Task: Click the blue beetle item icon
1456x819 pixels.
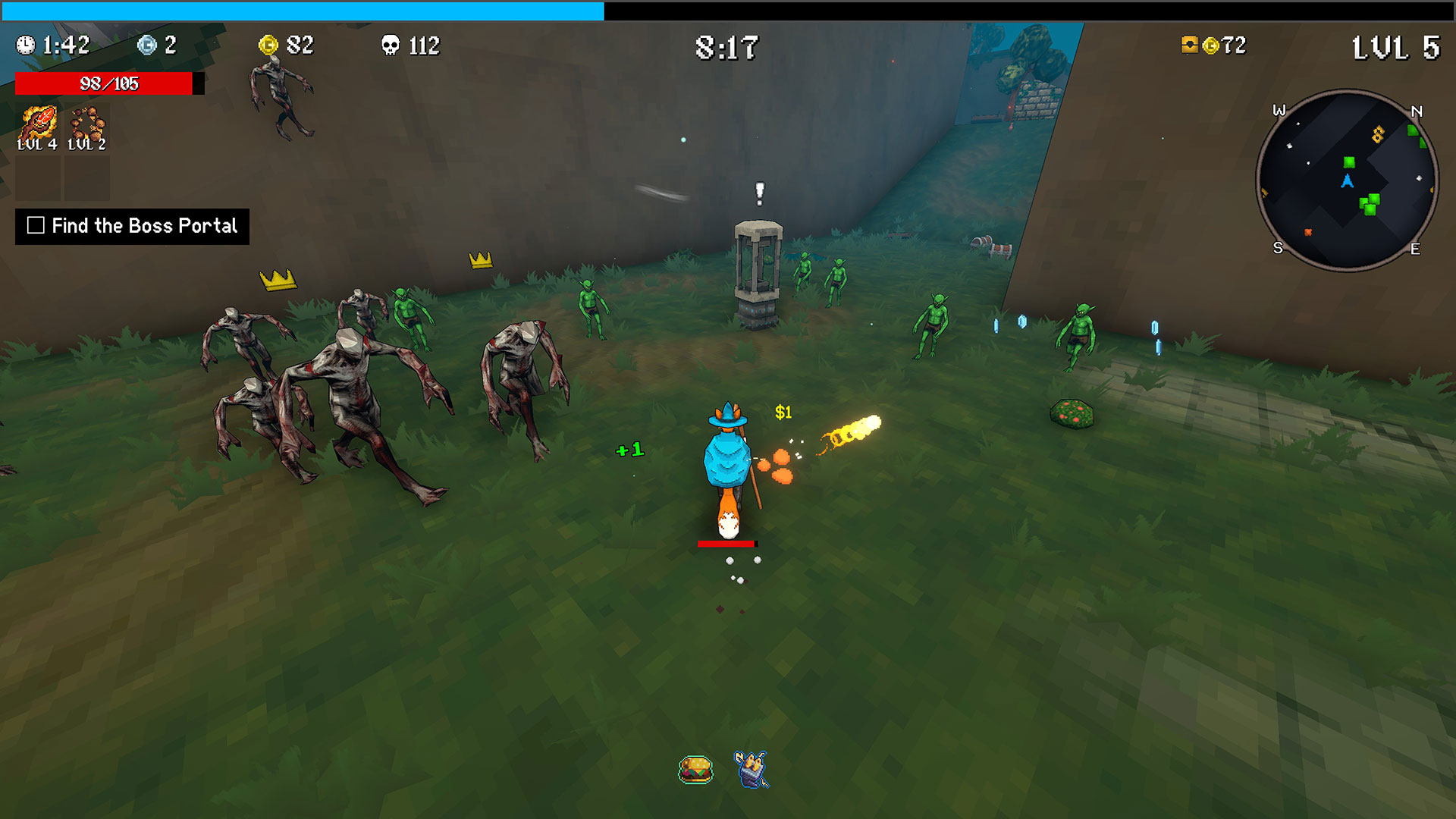Action: [x=751, y=769]
